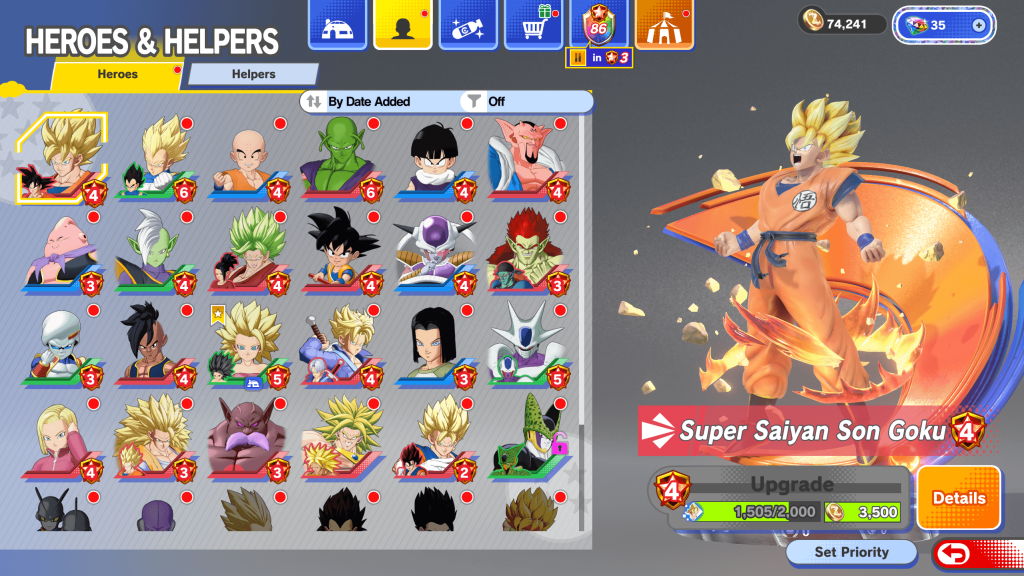The width and height of the screenshot is (1024, 576).
Task: Choose the locked Perfect Cell portrait
Action: click(528, 436)
